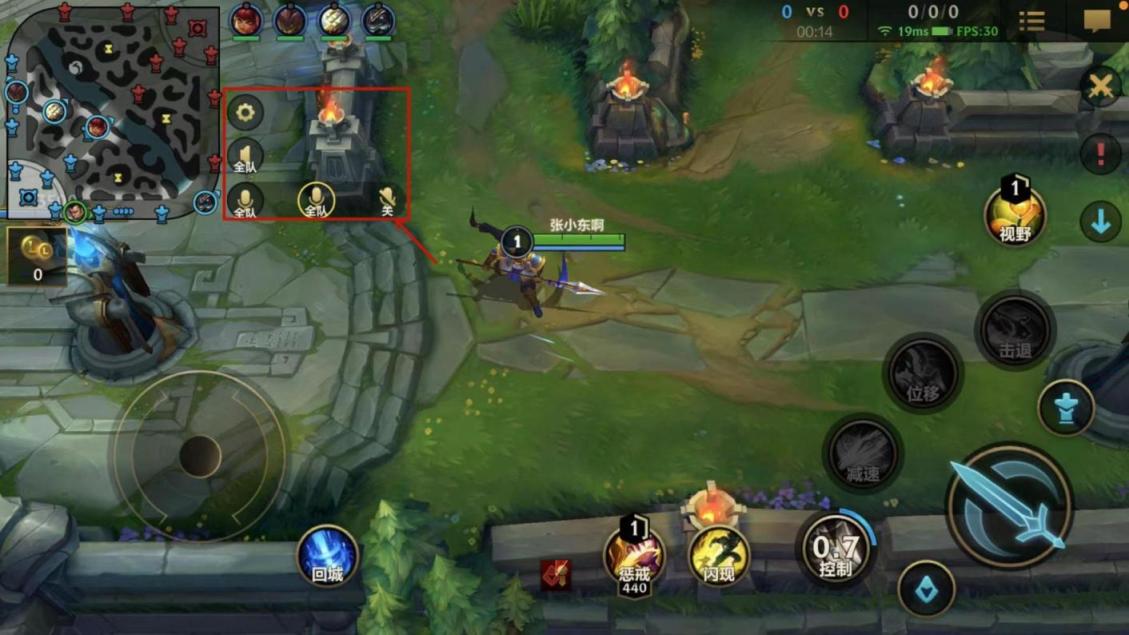Image resolution: width=1129 pixels, height=635 pixels.
Task: Open the gear settings button
Action: point(245,113)
